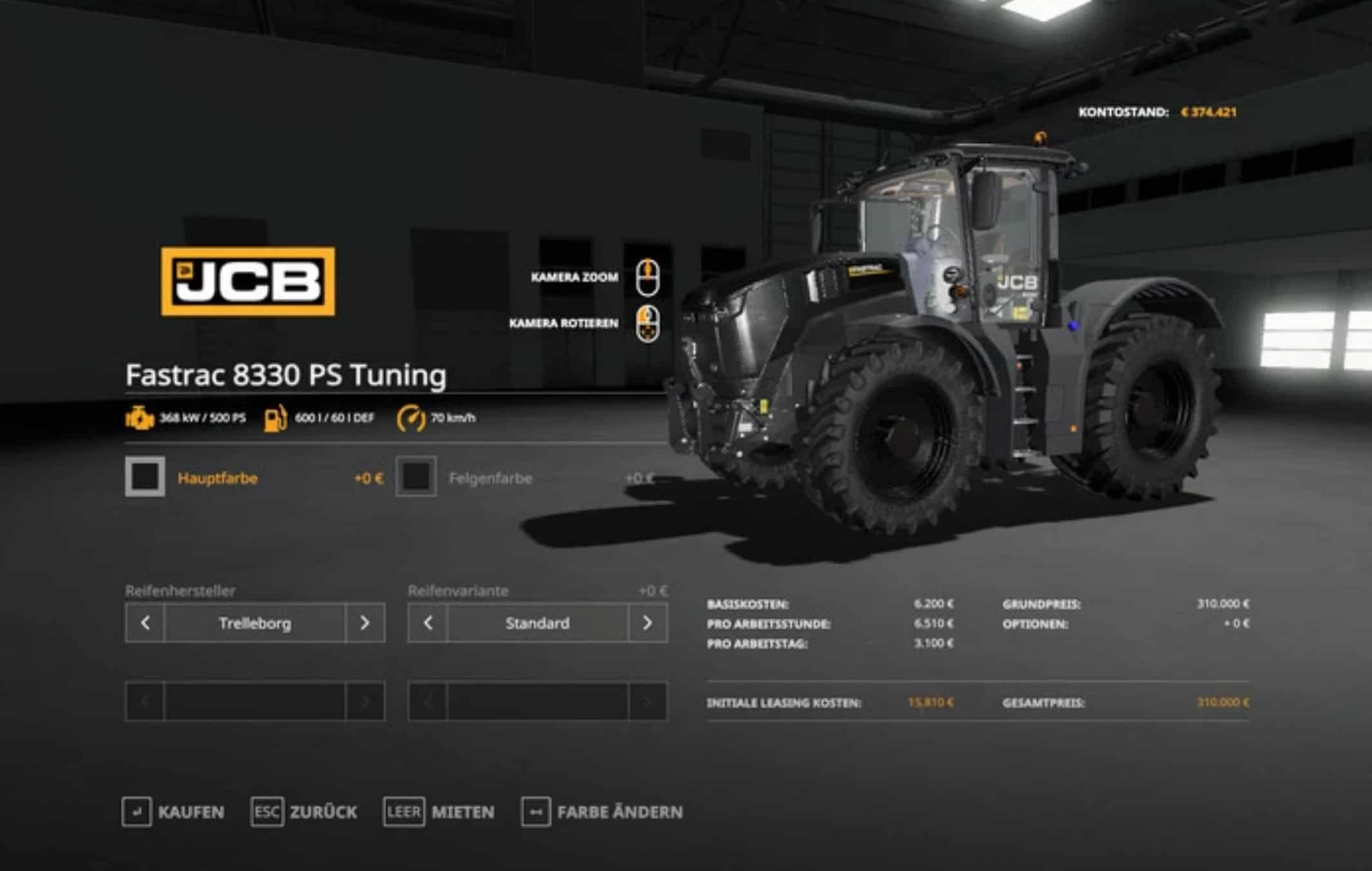Switch to previous Reifenhersteller option
1372x871 pixels.
(145, 623)
